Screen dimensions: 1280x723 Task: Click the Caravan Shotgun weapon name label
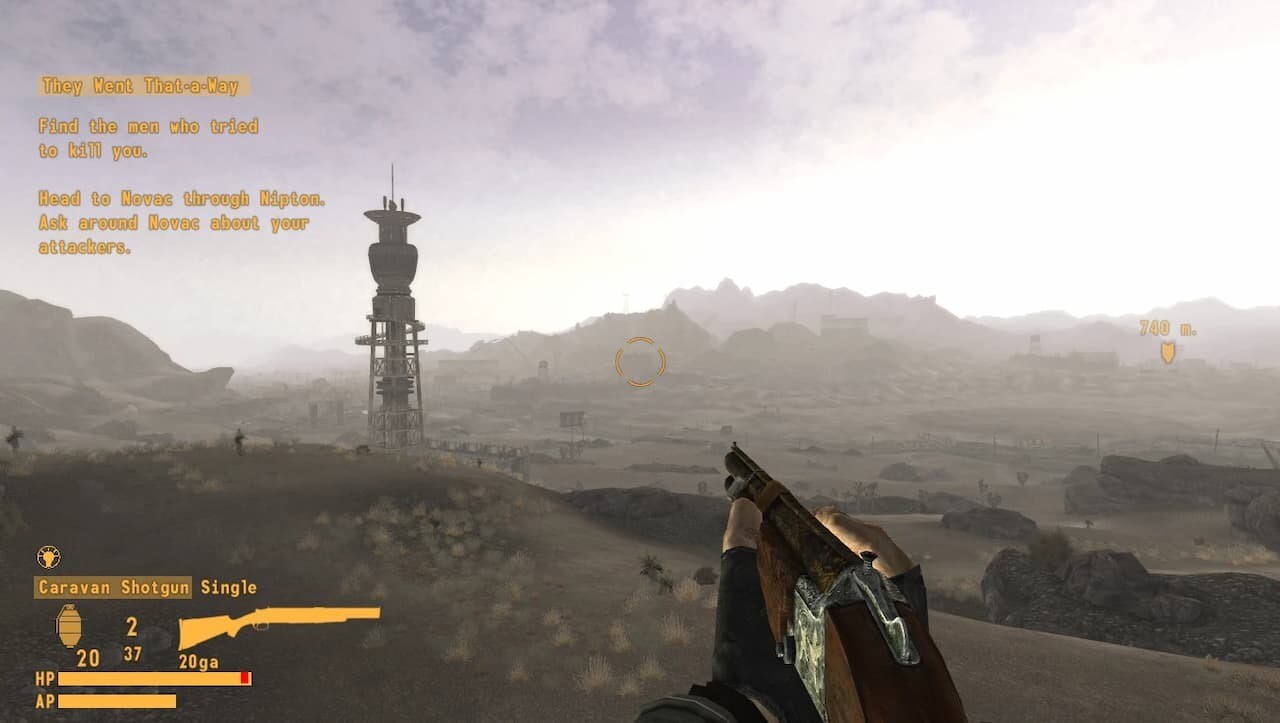[x=113, y=587]
